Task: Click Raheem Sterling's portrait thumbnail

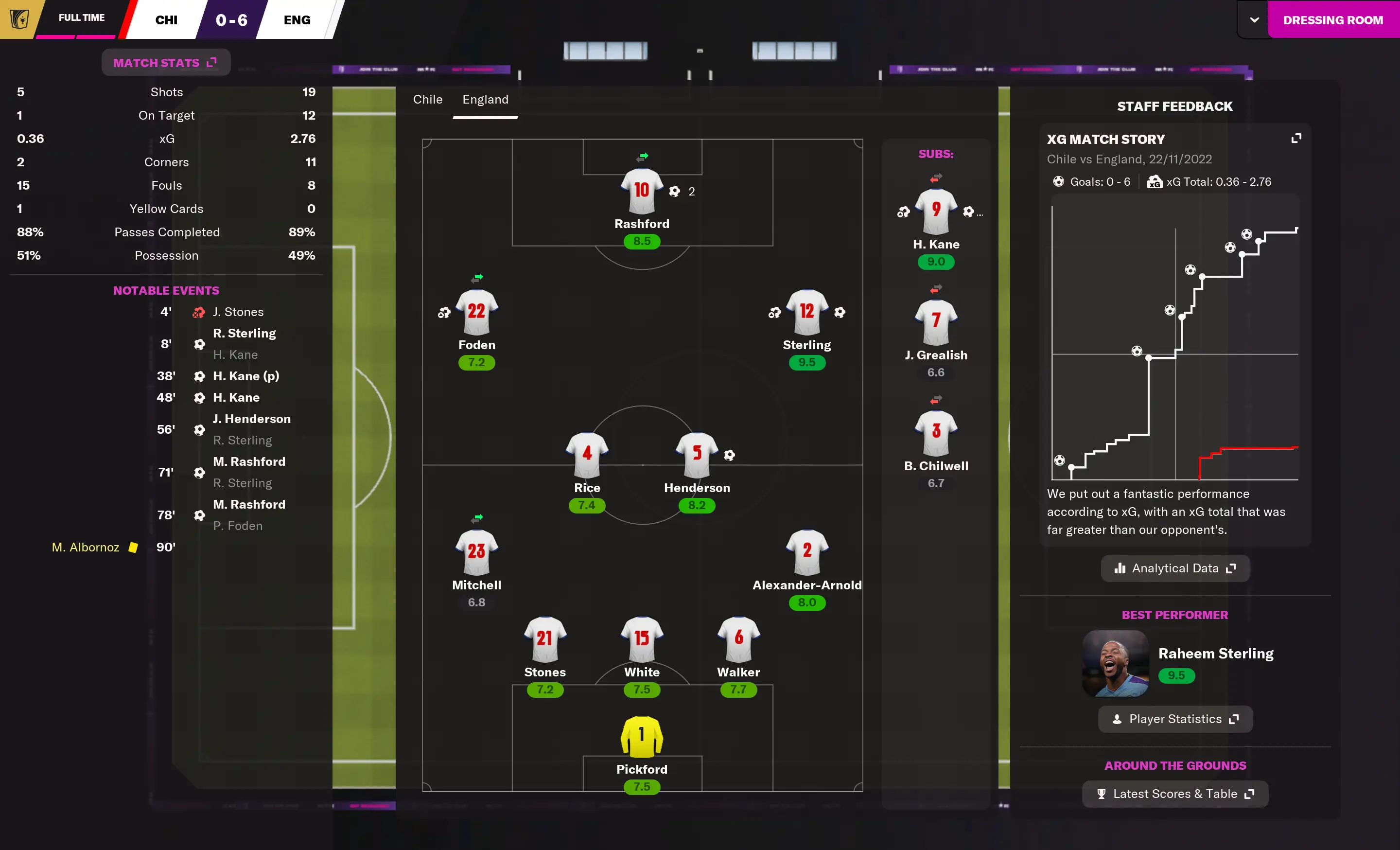Action: pos(1115,665)
